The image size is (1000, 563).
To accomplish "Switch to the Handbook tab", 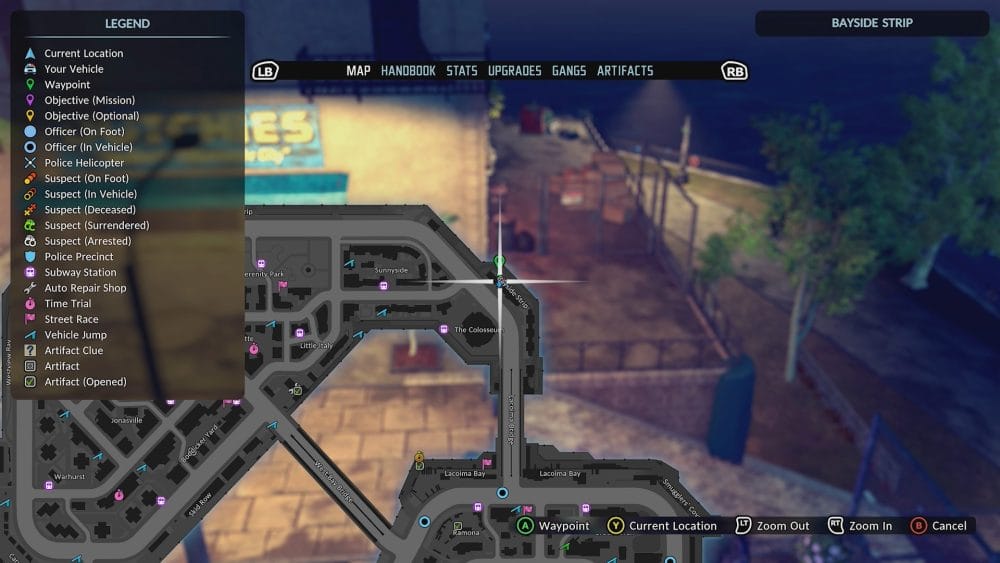I will coord(408,71).
